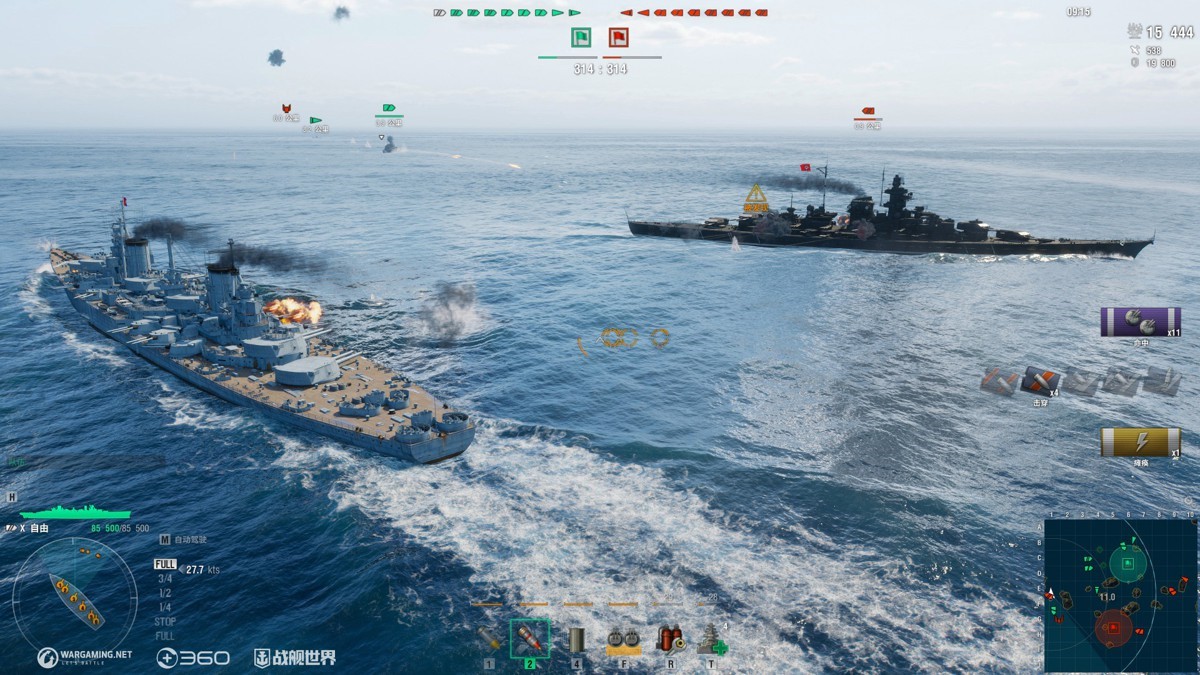1200x675 pixels.
Task: Click the gold lightning bolt ribbon
Action: tap(1140, 442)
